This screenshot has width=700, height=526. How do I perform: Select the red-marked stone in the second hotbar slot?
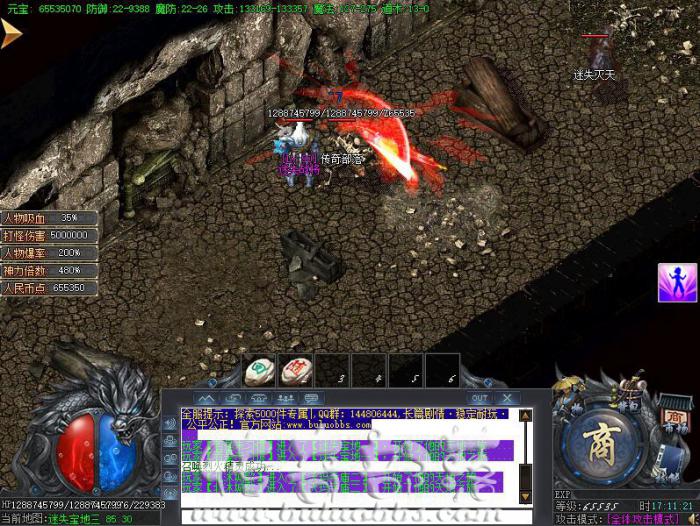(295, 372)
